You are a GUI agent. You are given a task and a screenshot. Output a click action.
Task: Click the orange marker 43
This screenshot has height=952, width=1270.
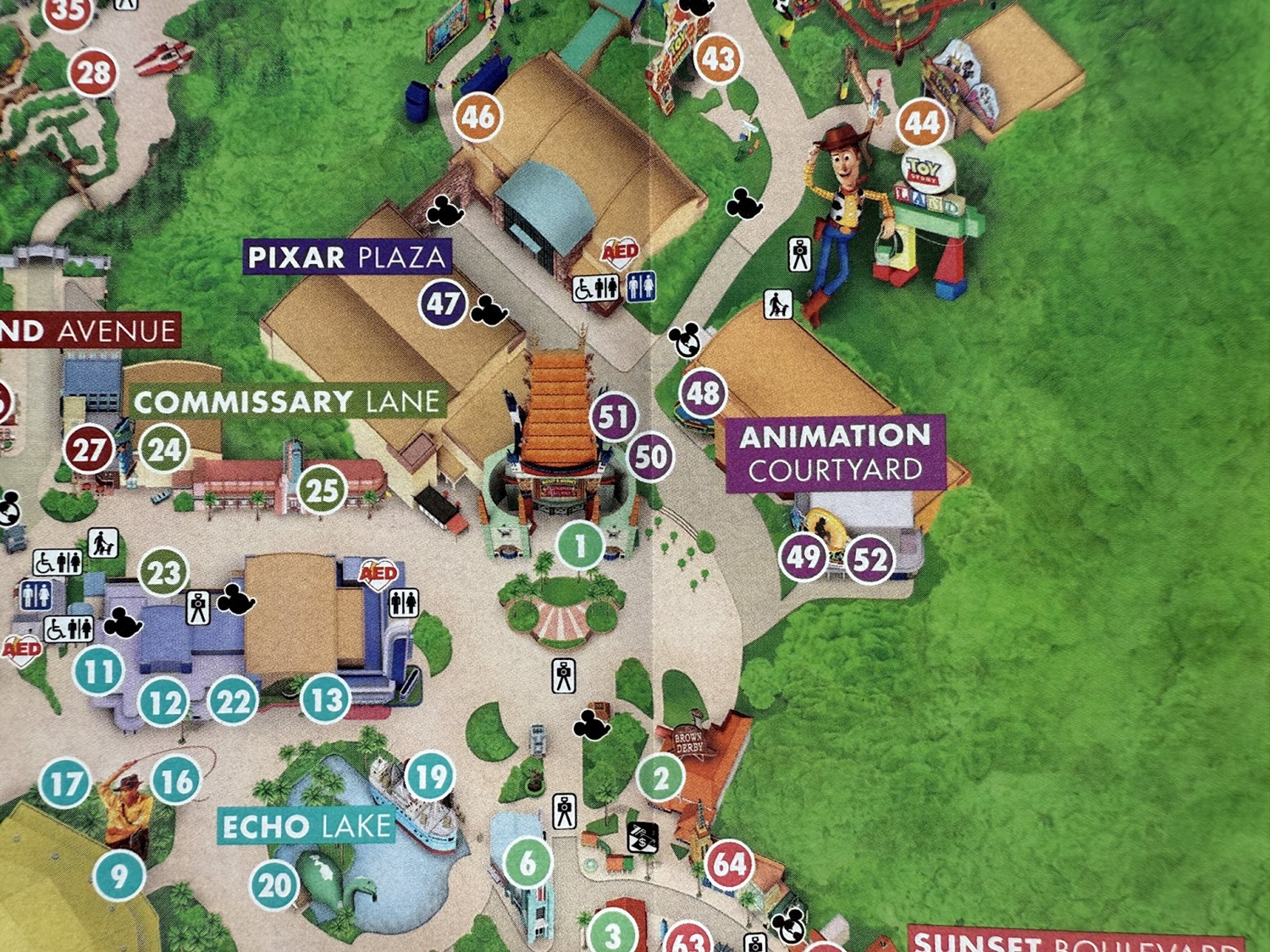[x=718, y=58]
